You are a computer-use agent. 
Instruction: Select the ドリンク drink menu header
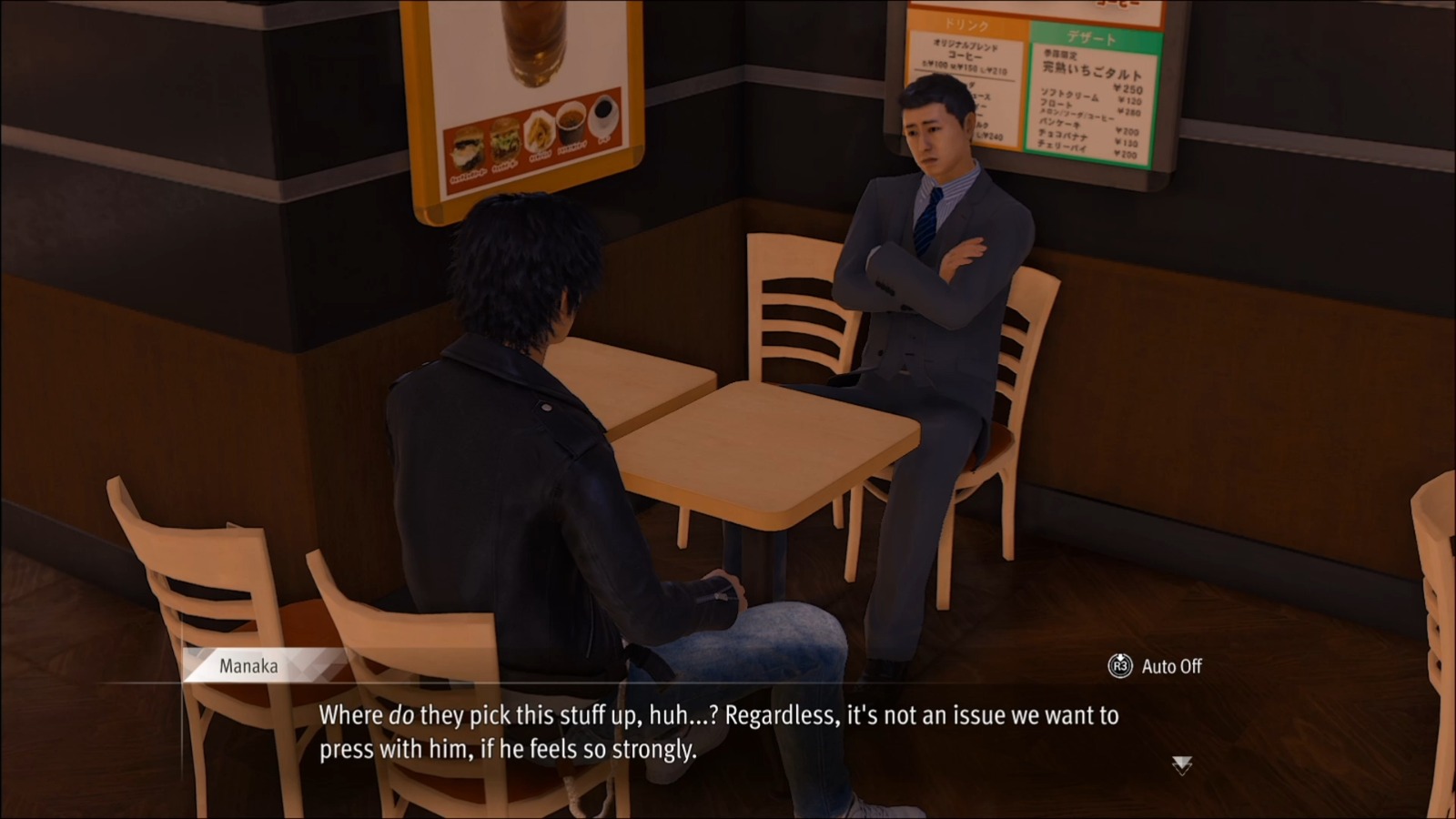(x=966, y=25)
